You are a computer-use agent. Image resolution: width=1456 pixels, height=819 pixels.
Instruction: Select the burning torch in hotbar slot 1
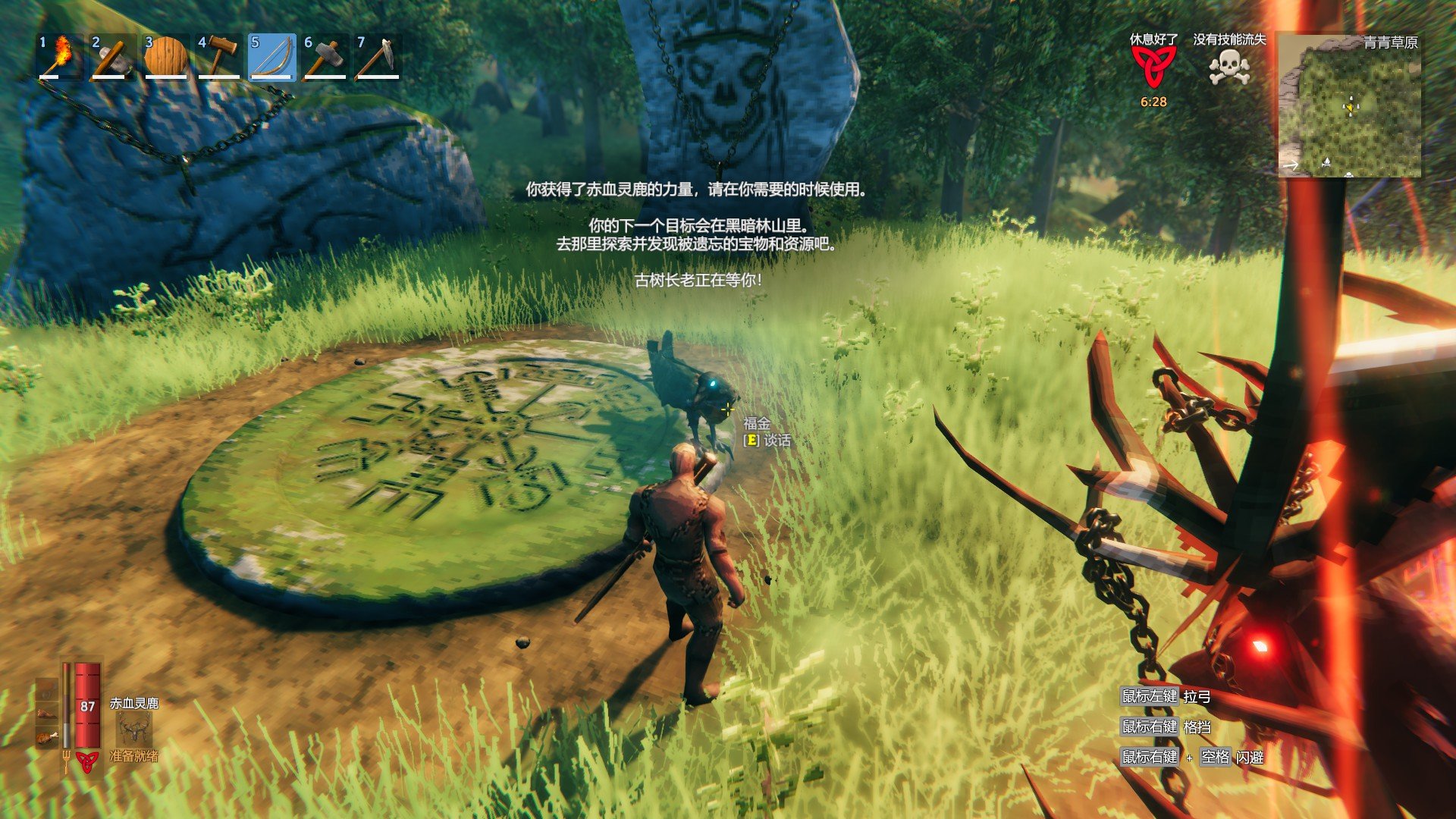[61, 57]
